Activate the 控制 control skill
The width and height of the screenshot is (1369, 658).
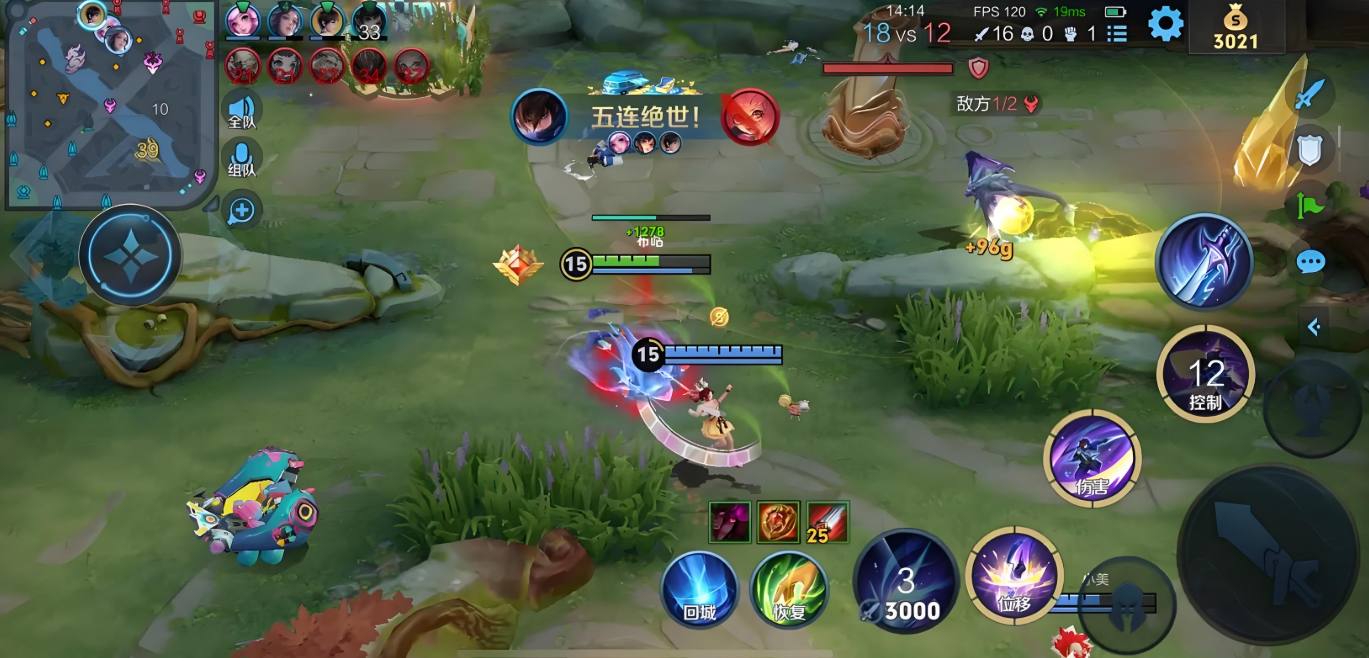point(1205,374)
